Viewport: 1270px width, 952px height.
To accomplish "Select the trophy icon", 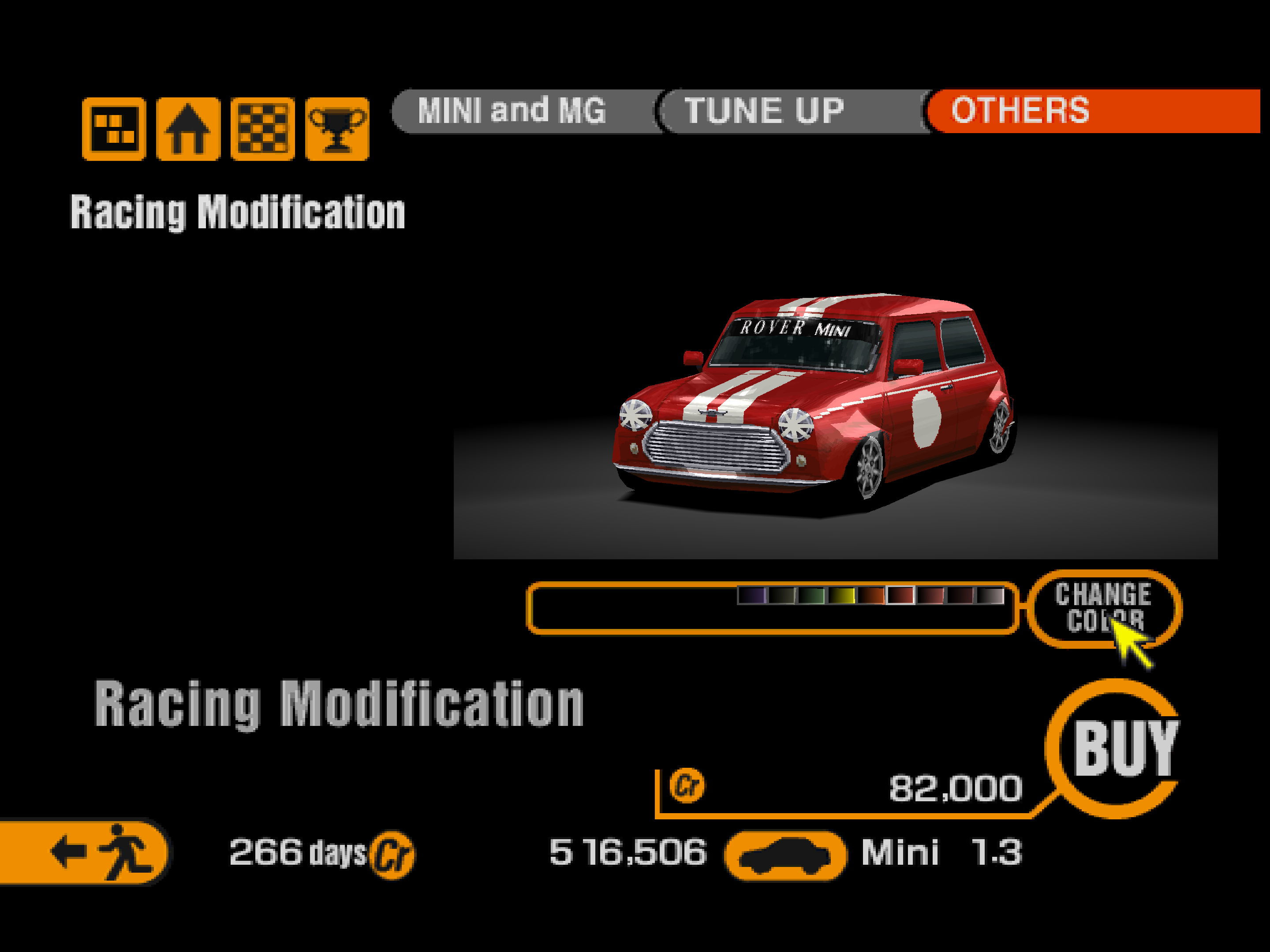I will (337, 129).
